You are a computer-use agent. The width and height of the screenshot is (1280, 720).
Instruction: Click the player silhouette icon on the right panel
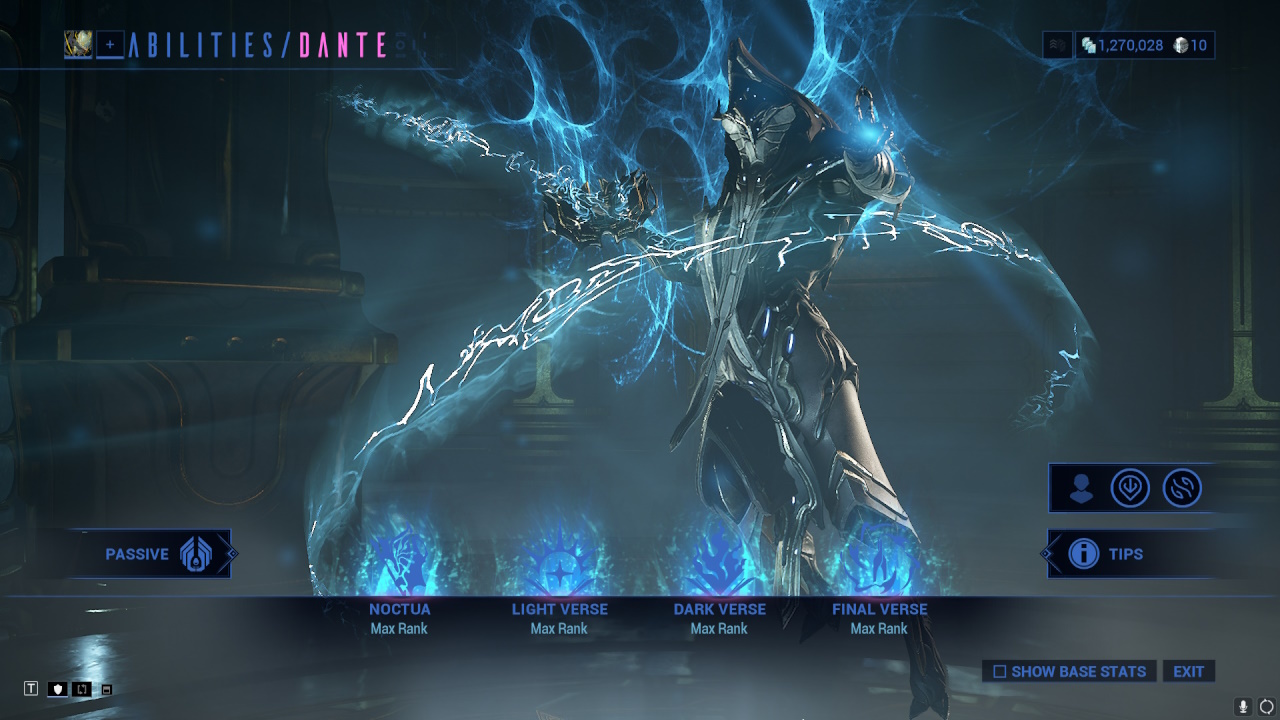[1079, 489]
